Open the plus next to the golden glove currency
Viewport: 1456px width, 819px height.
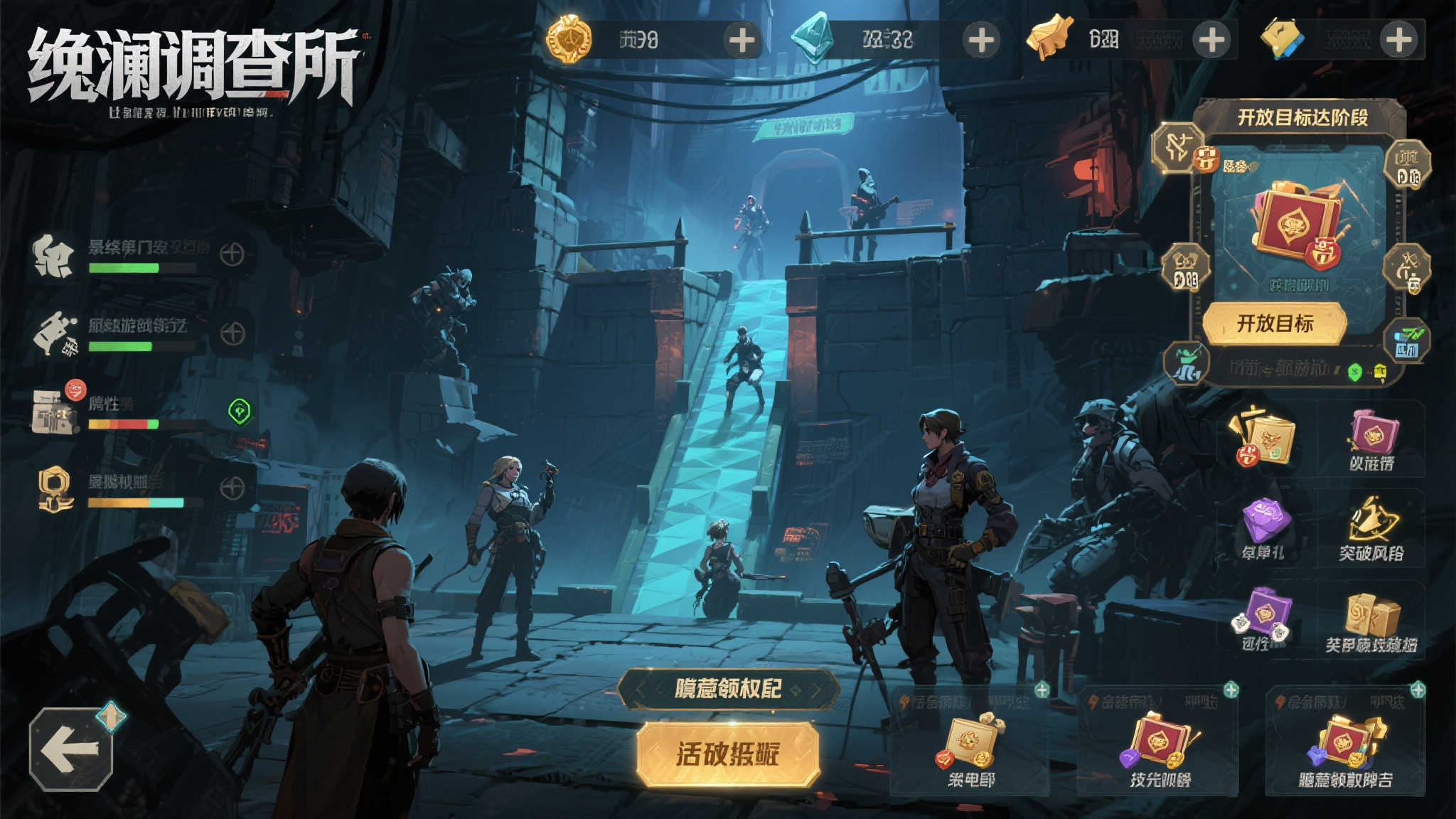pyautogui.click(x=1211, y=40)
